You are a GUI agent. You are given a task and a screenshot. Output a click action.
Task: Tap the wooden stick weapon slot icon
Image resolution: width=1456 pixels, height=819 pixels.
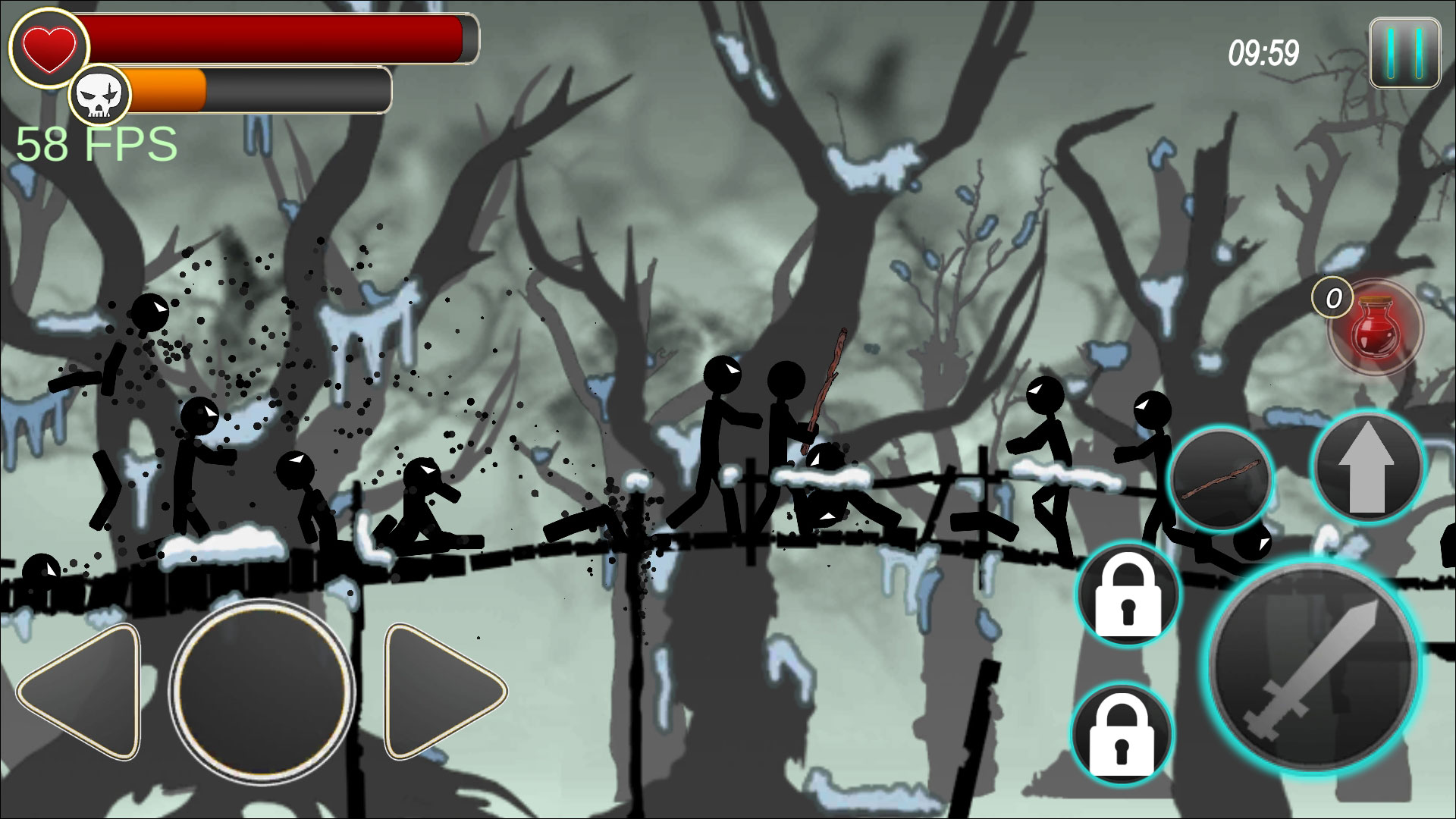pos(1222,477)
